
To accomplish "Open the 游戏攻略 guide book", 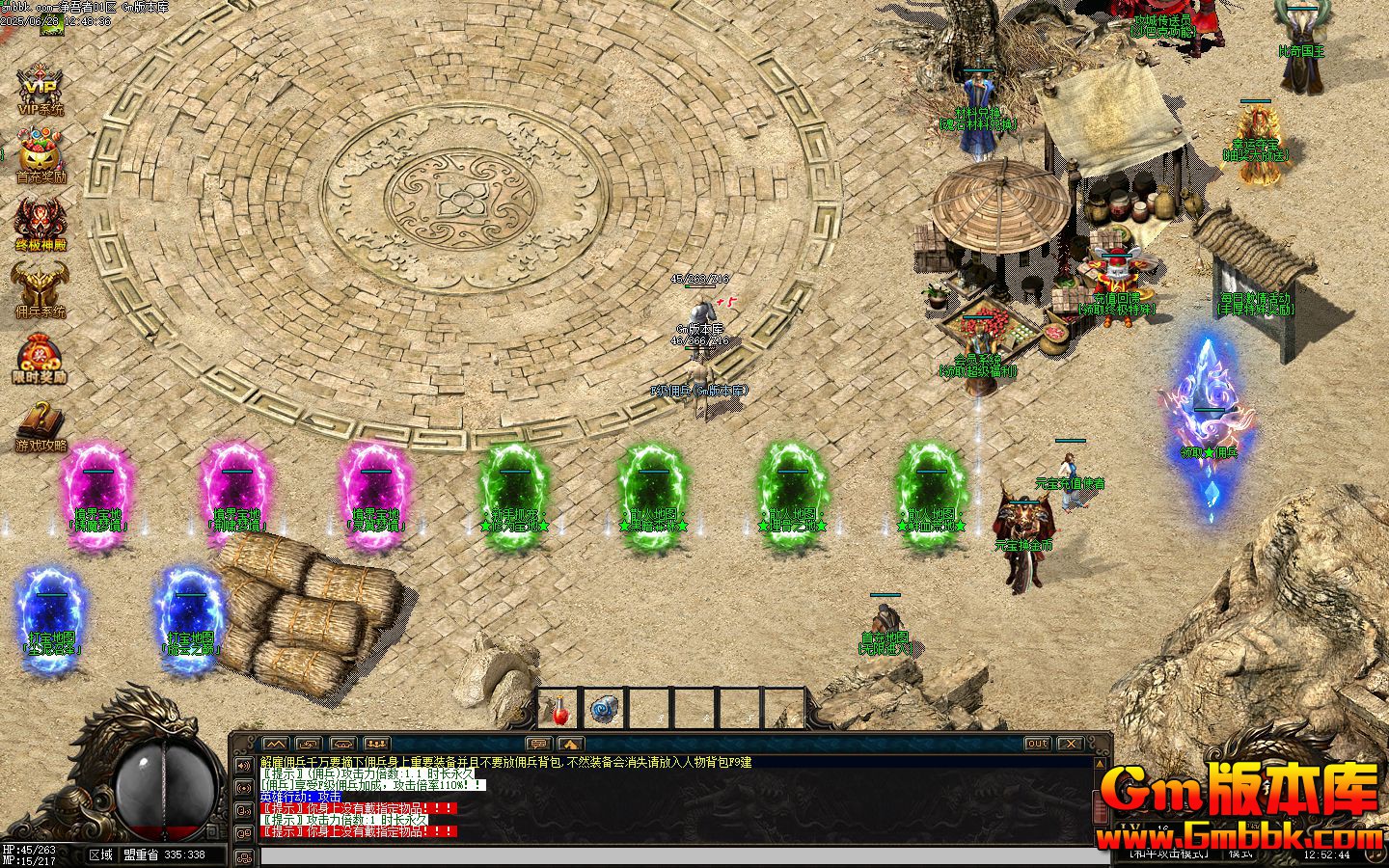I will pos(41,426).
